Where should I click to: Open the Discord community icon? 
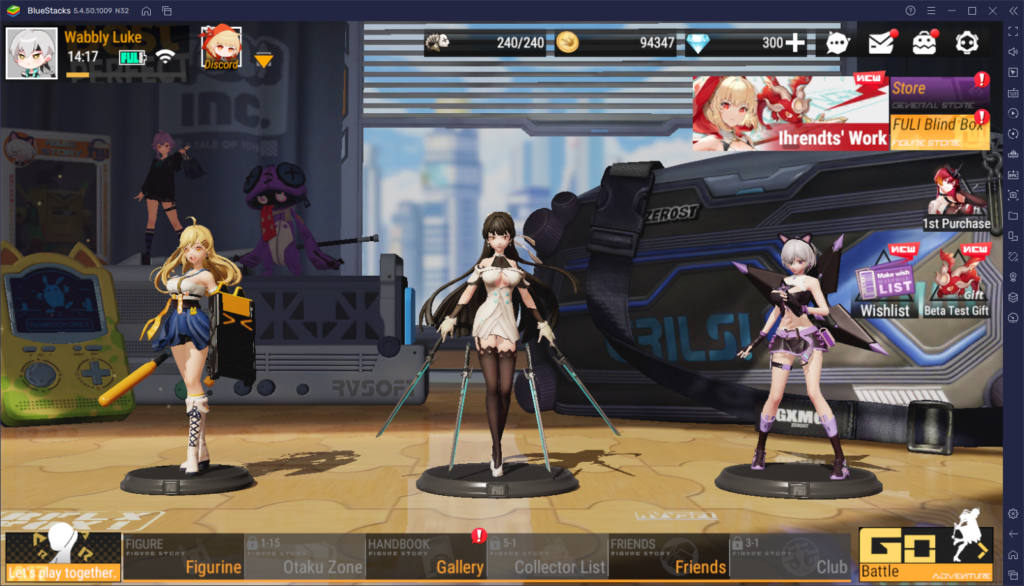220,47
